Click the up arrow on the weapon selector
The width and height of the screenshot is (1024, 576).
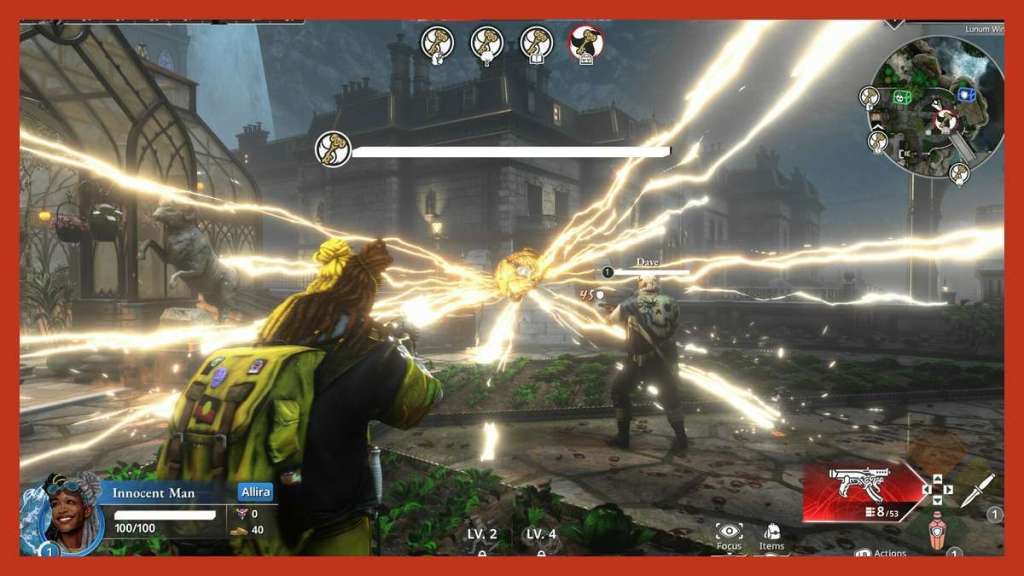click(937, 478)
